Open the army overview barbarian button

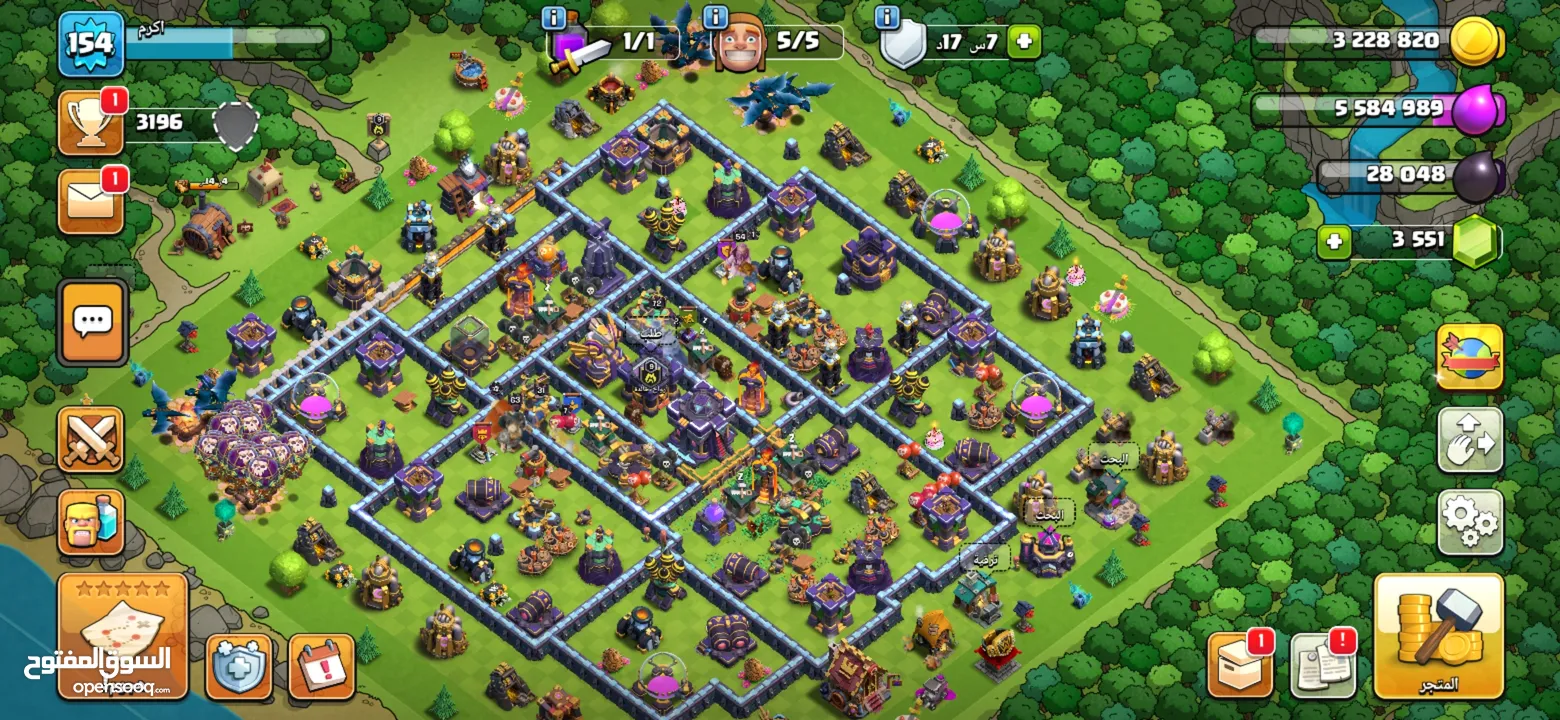(91, 521)
